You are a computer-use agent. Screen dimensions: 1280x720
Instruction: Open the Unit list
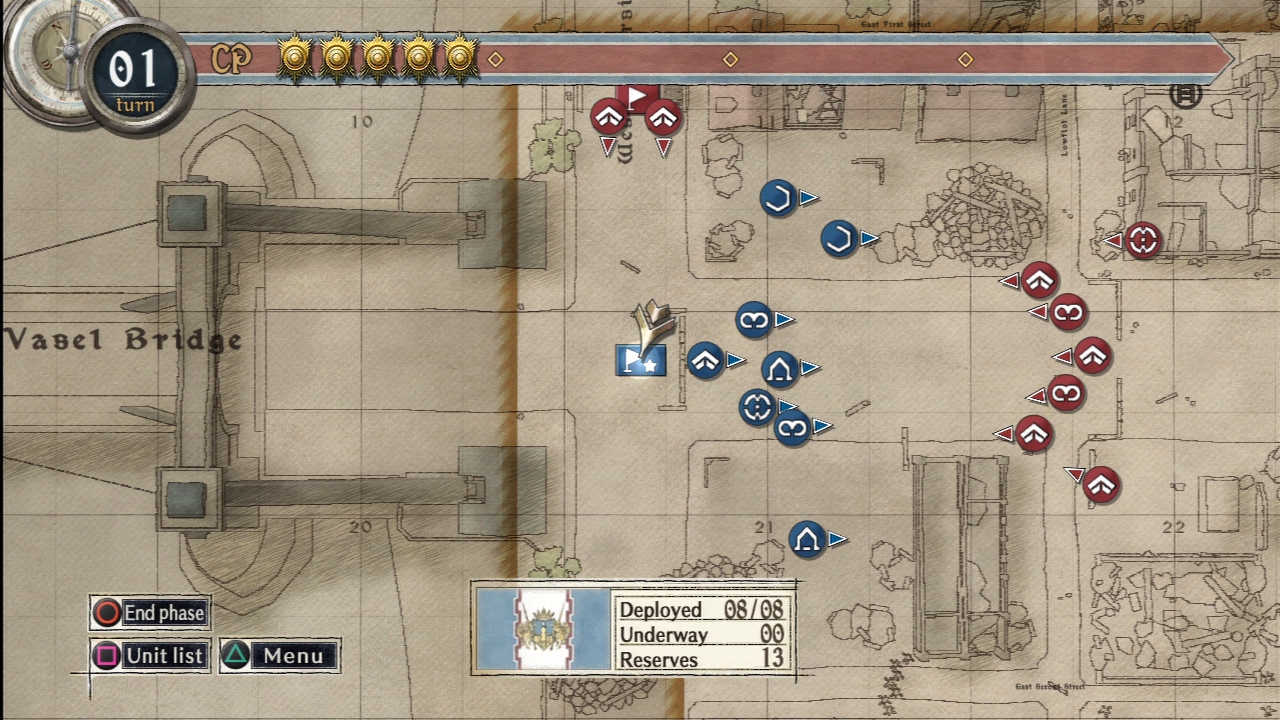(150, 656)
